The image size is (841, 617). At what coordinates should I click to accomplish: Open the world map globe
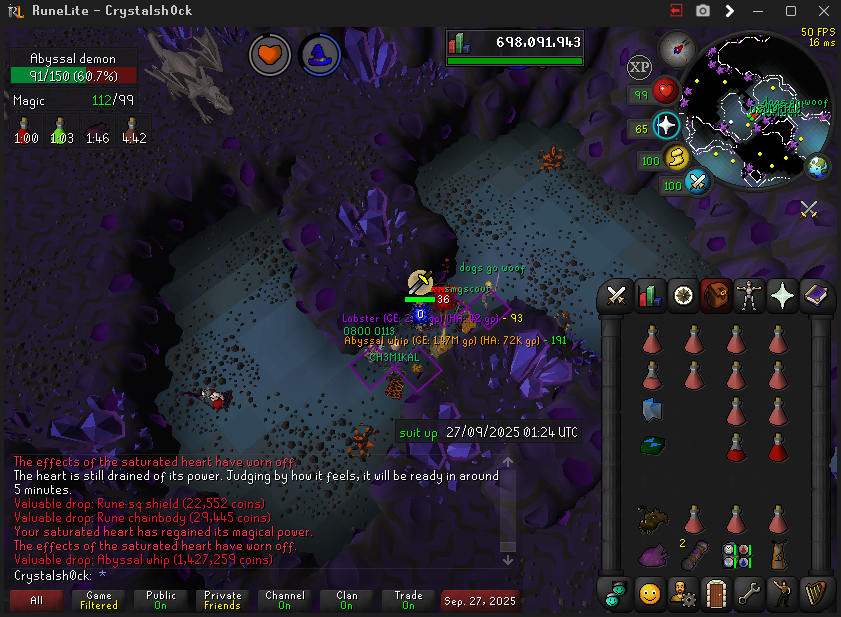coord(819,166)
